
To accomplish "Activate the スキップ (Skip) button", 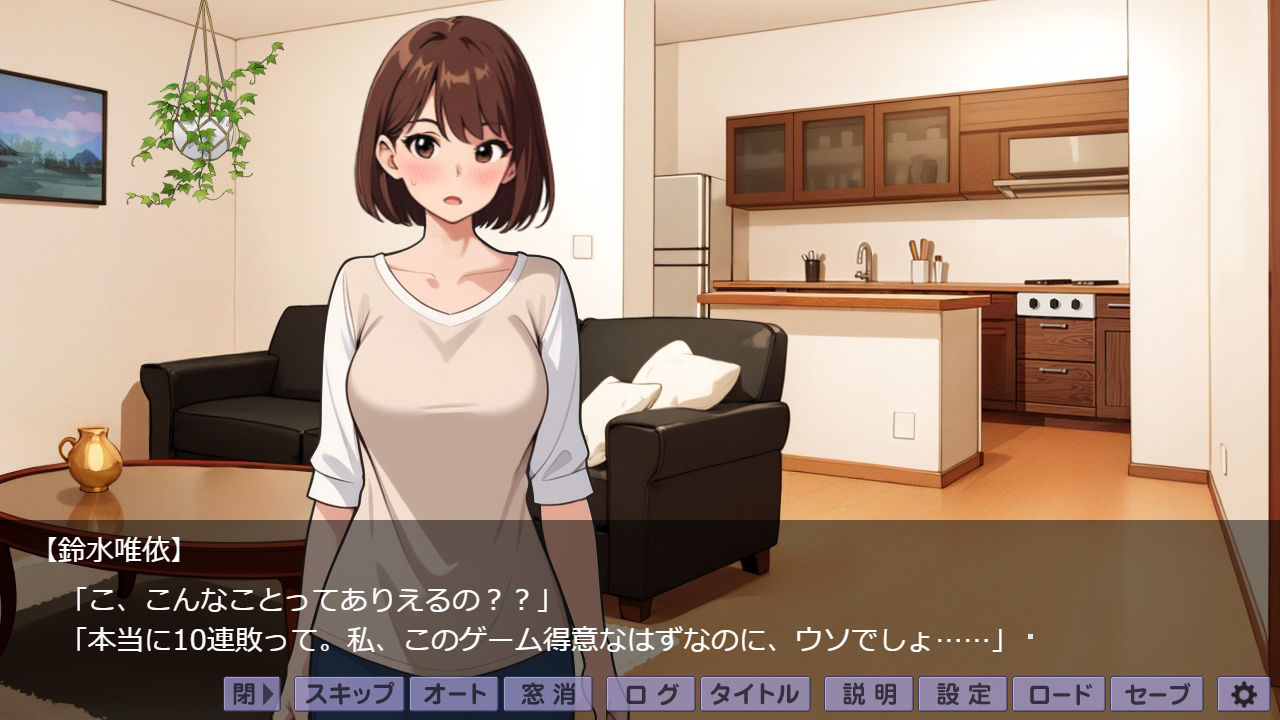I will [349, 693].
